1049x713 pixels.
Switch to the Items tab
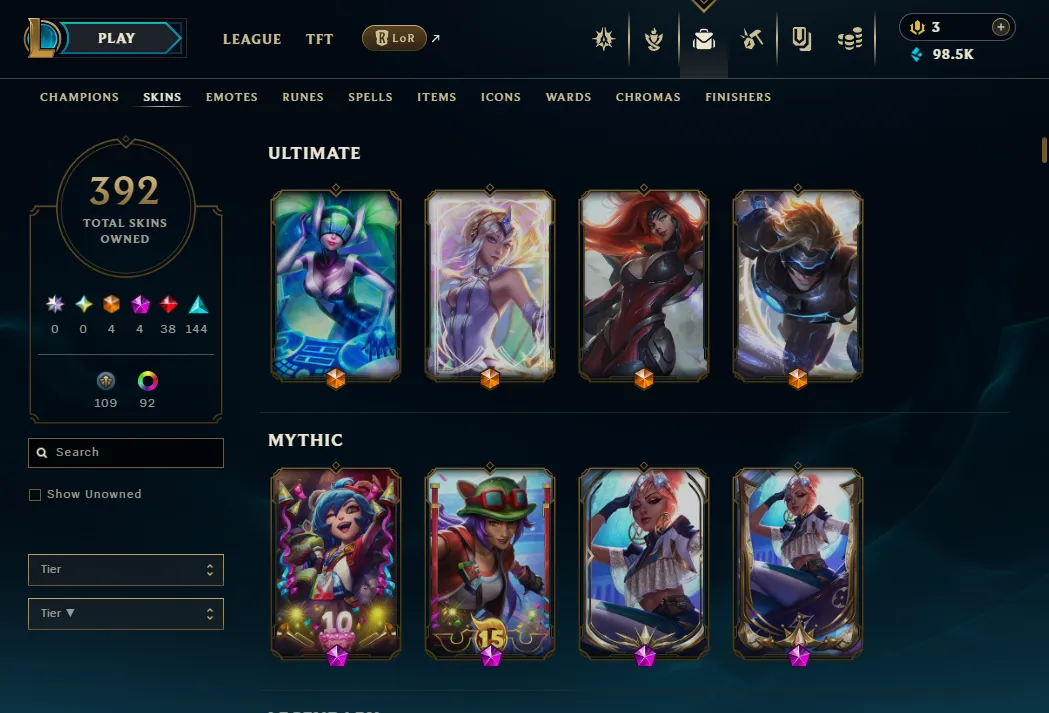[x=437, y=97]
